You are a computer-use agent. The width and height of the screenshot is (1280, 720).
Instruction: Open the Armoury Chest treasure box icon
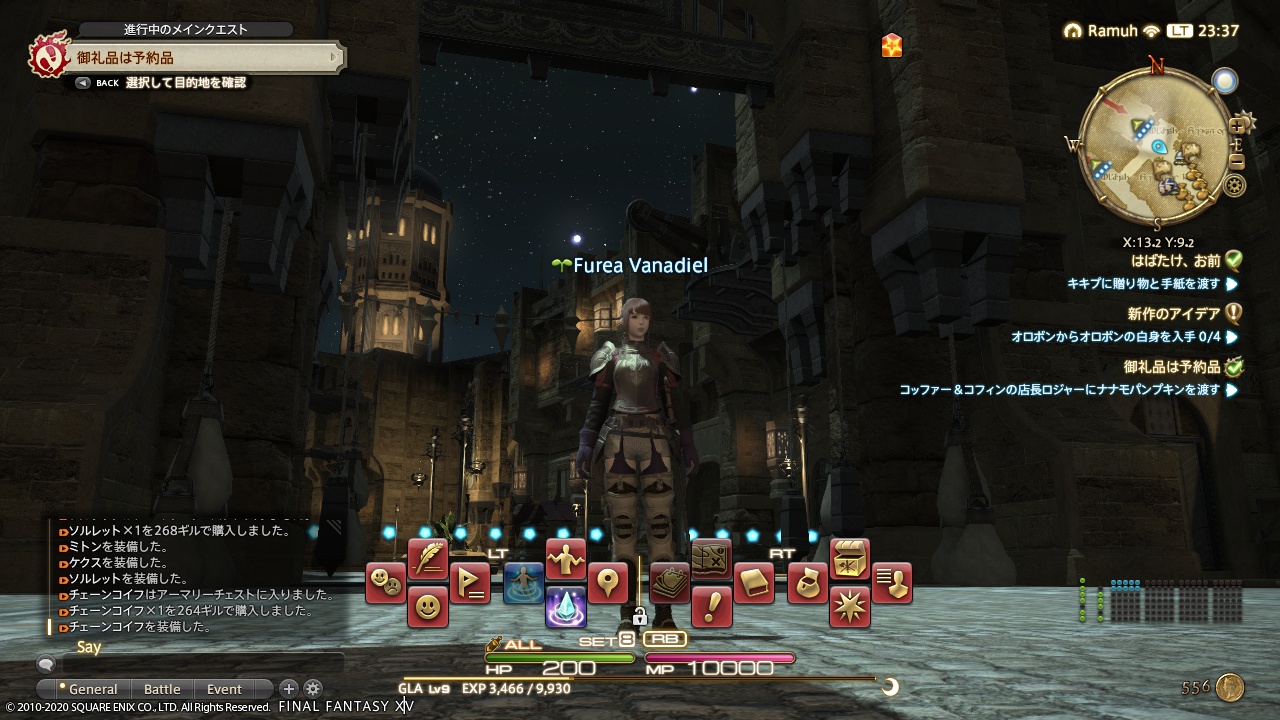point(848,559)
